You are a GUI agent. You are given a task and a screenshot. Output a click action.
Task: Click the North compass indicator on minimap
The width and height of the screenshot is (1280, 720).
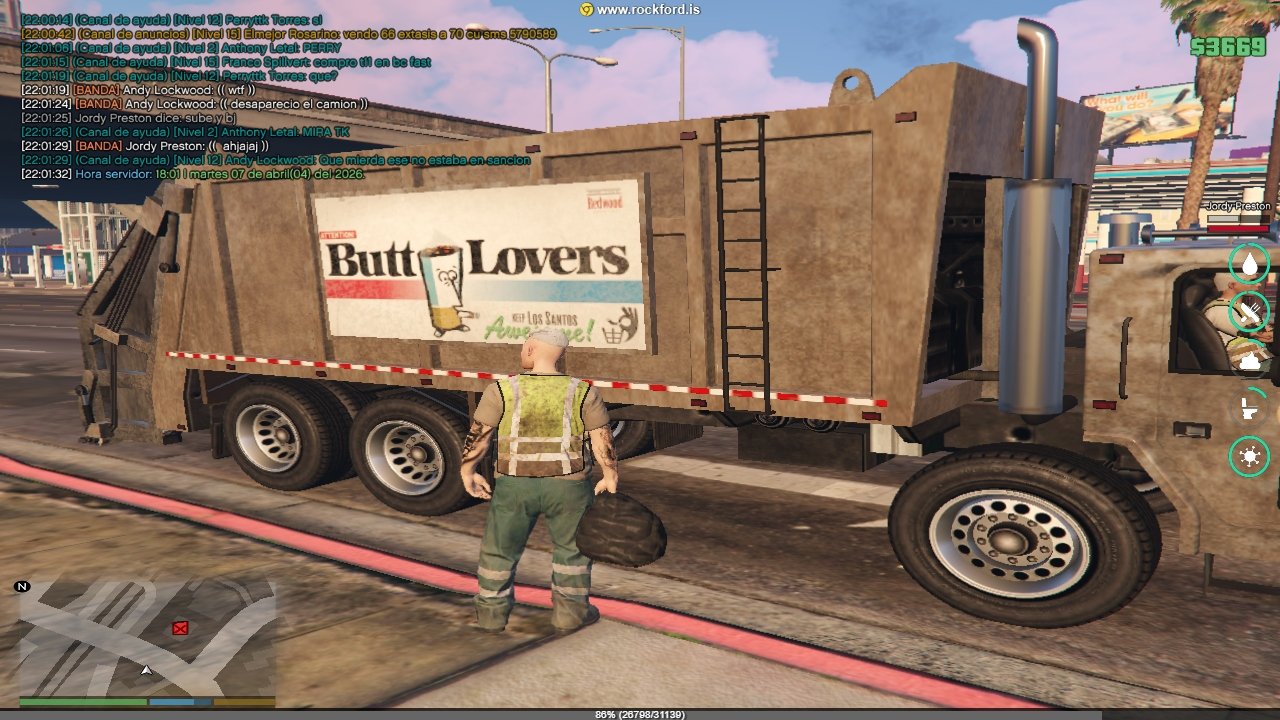pyautogui.click(x=22, y=586)
